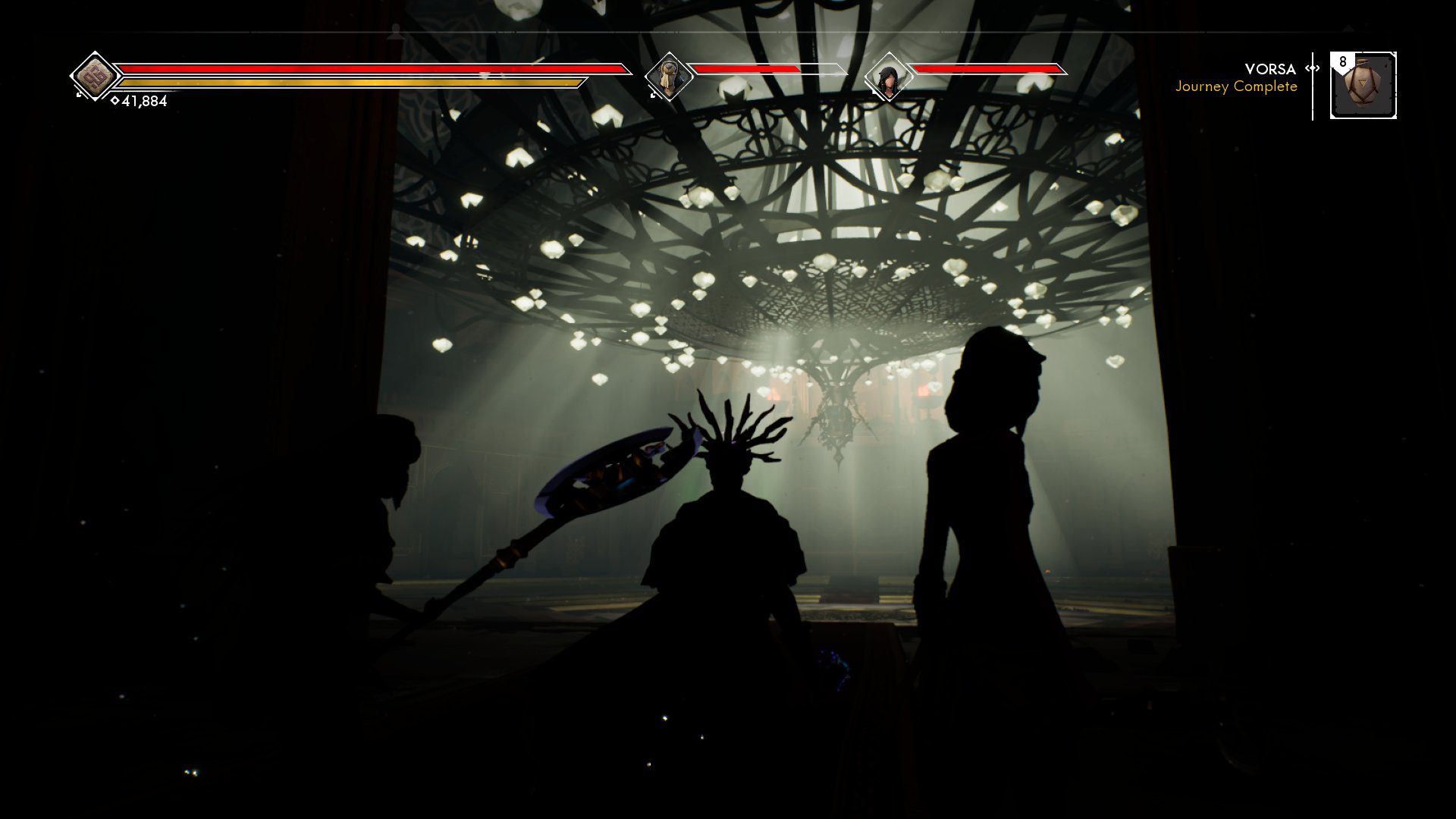The height and width of the screenshot is (819, 1456).
Task: Select the dark-haired companion portrait
Action: point(887,77)
